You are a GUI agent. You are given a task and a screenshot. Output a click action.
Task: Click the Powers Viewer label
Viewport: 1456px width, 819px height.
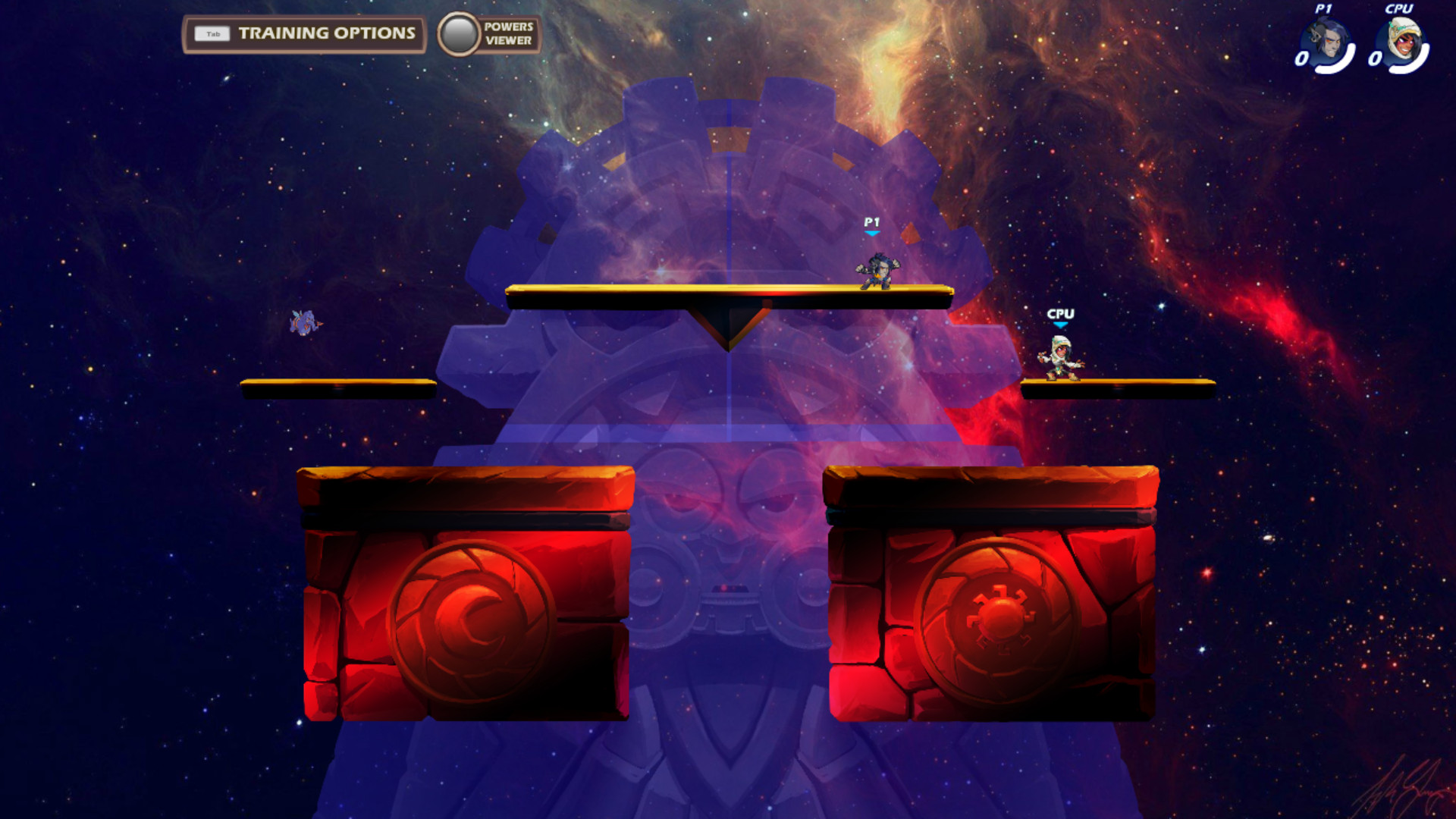[508, 33]
